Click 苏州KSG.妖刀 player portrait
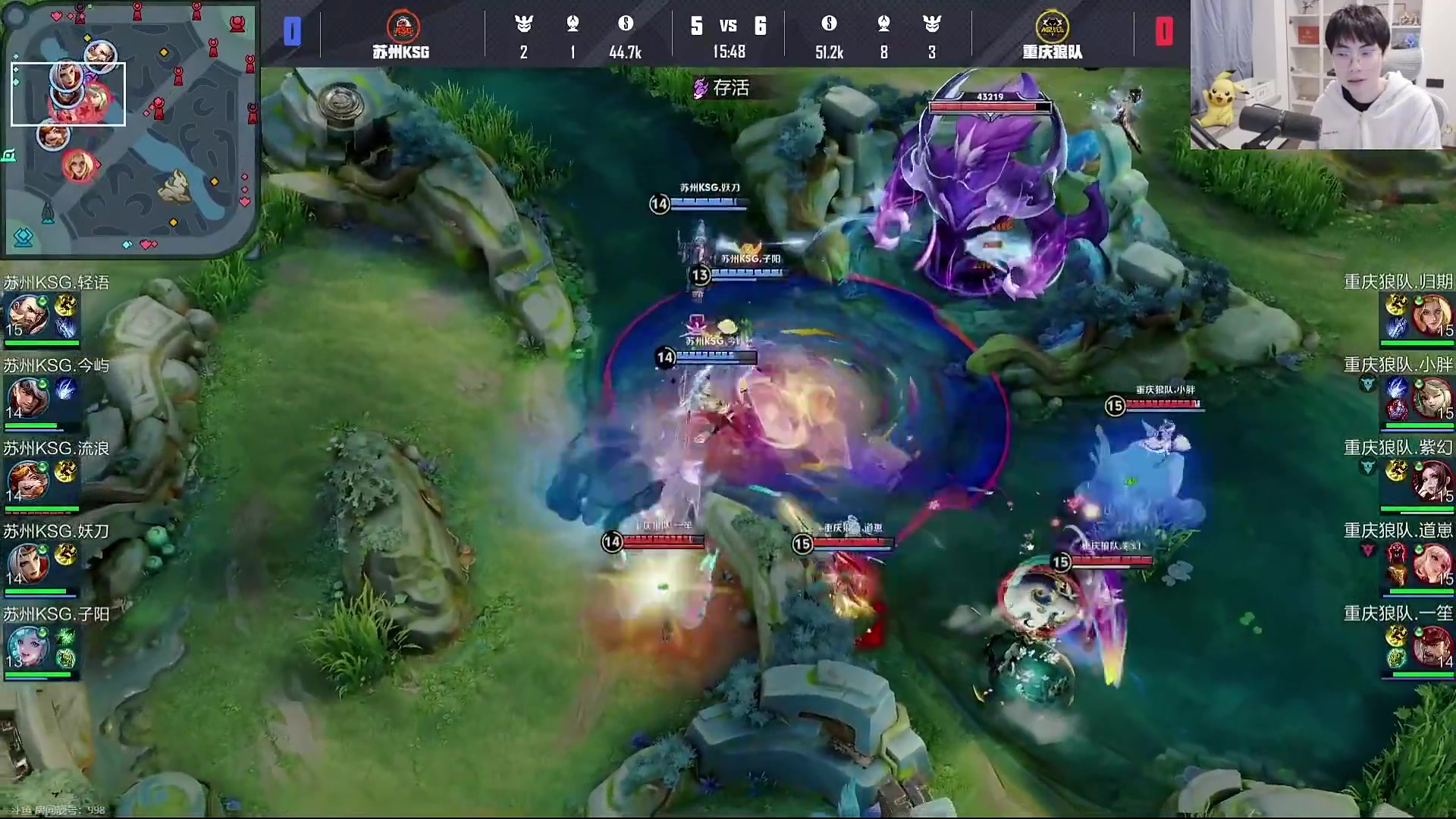Image resolution: width=1456 pixels, height=819 pixels. point(27,563)
